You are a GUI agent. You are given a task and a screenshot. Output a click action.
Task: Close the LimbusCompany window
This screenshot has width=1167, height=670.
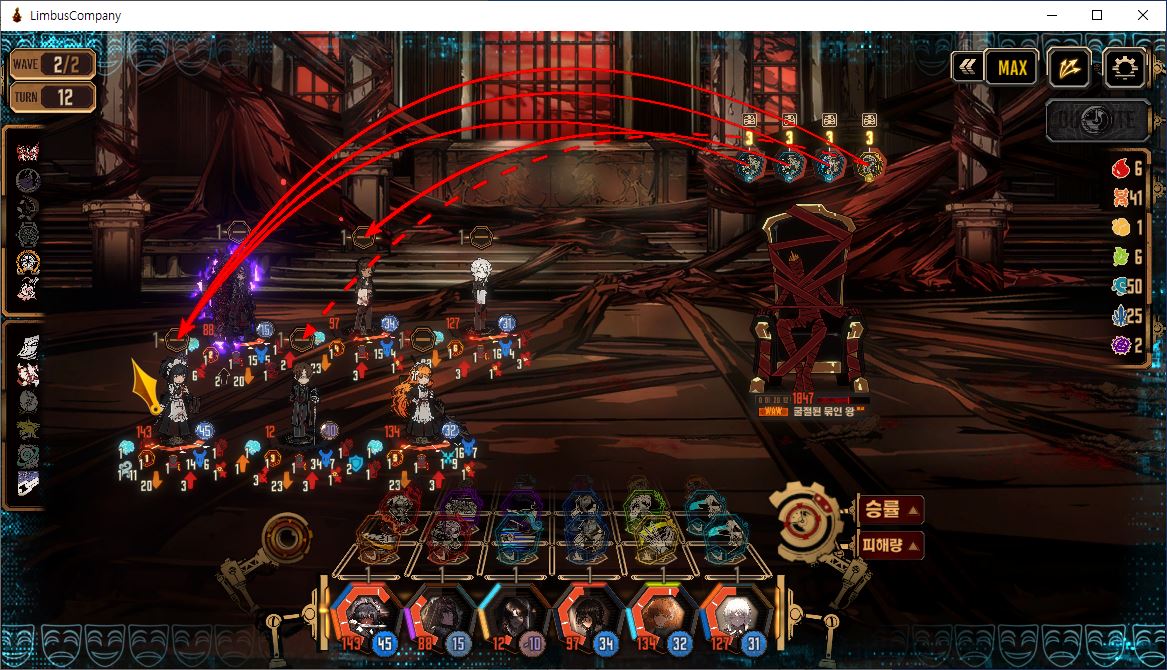(x=1142, y=15)
